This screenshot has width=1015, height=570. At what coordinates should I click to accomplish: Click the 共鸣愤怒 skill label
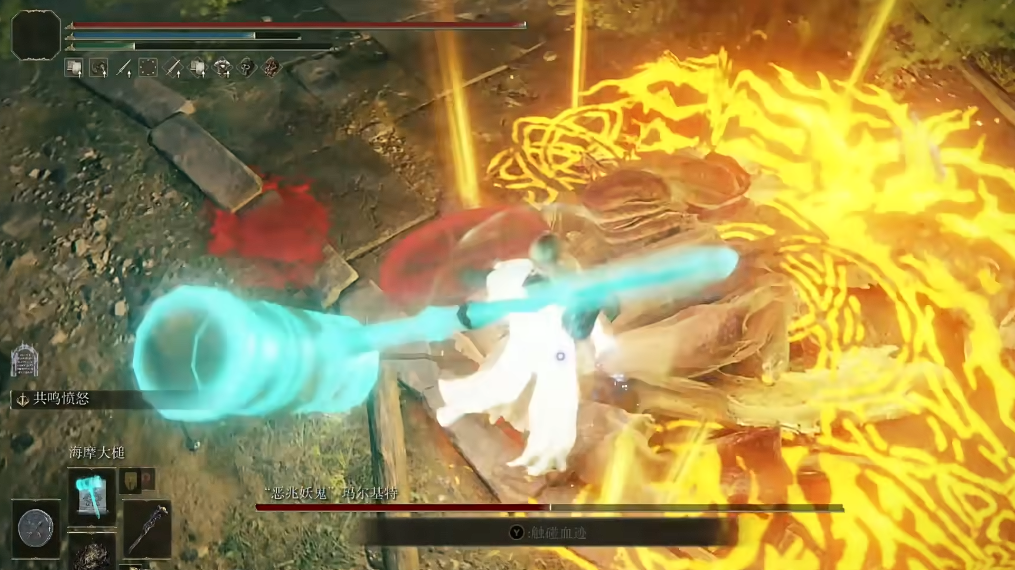coord(62,398)
